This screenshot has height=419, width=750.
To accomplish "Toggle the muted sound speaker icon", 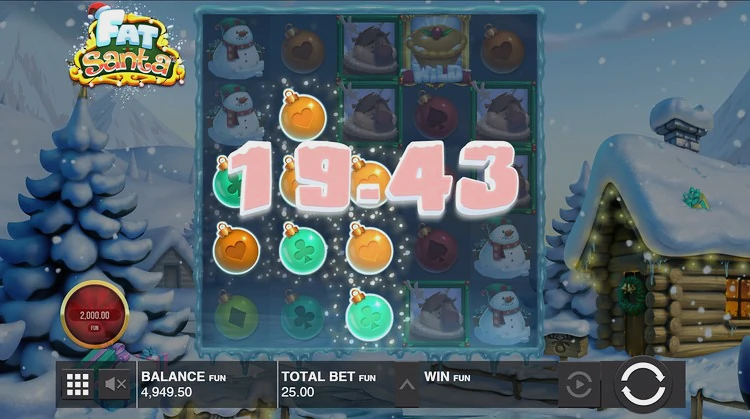I will tap(114, 384).
